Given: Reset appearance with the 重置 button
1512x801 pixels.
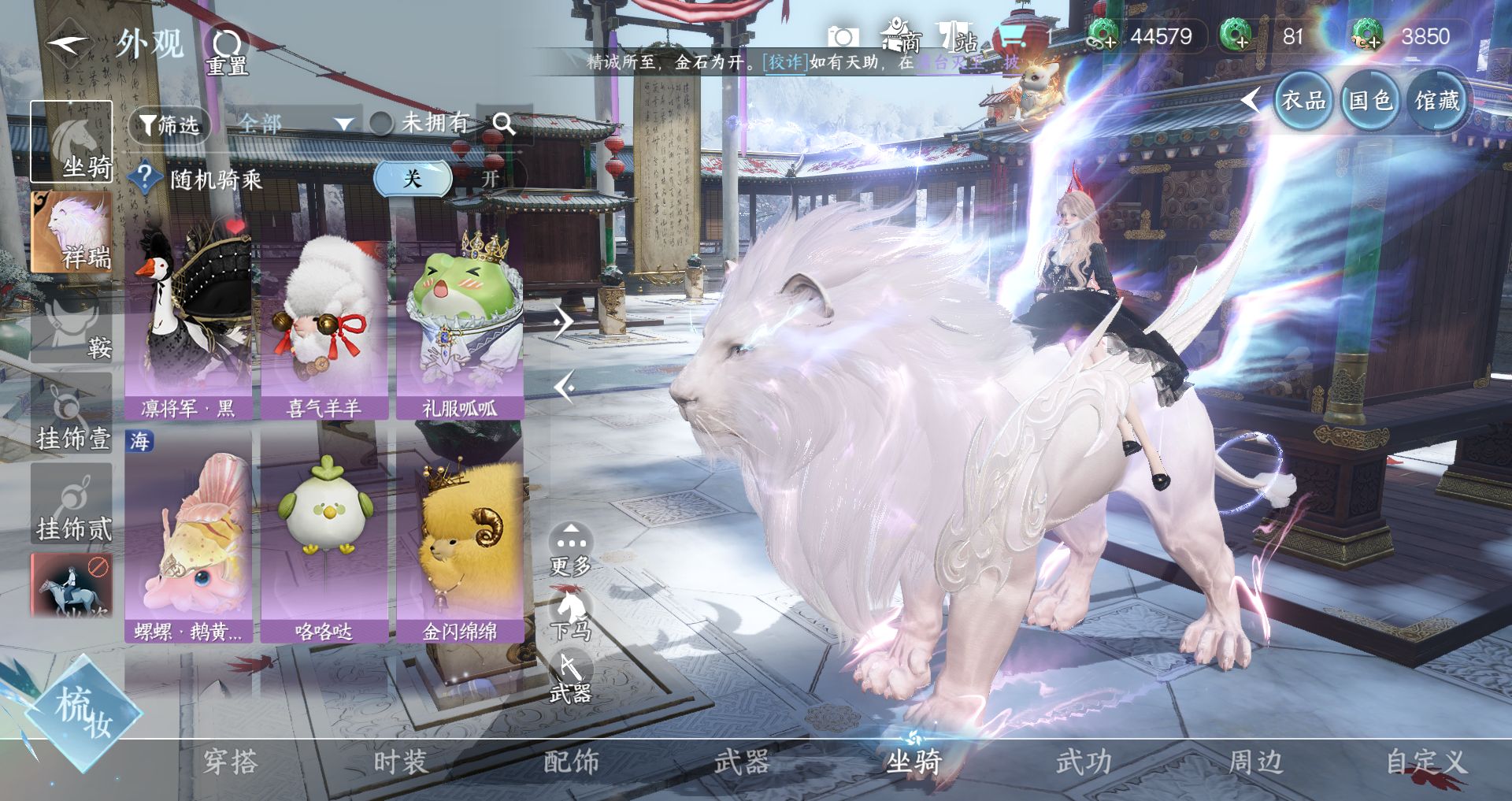Looking at the screenshot, I should click(227, 51).
